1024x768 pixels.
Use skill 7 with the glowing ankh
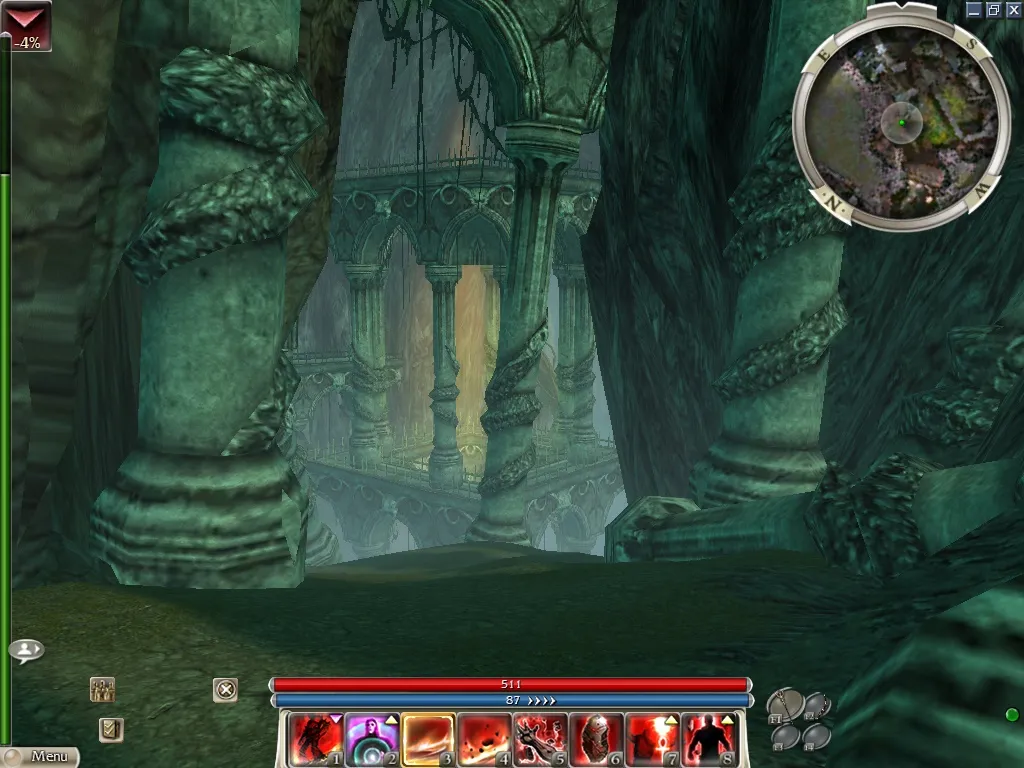click(x=653, y=739)
